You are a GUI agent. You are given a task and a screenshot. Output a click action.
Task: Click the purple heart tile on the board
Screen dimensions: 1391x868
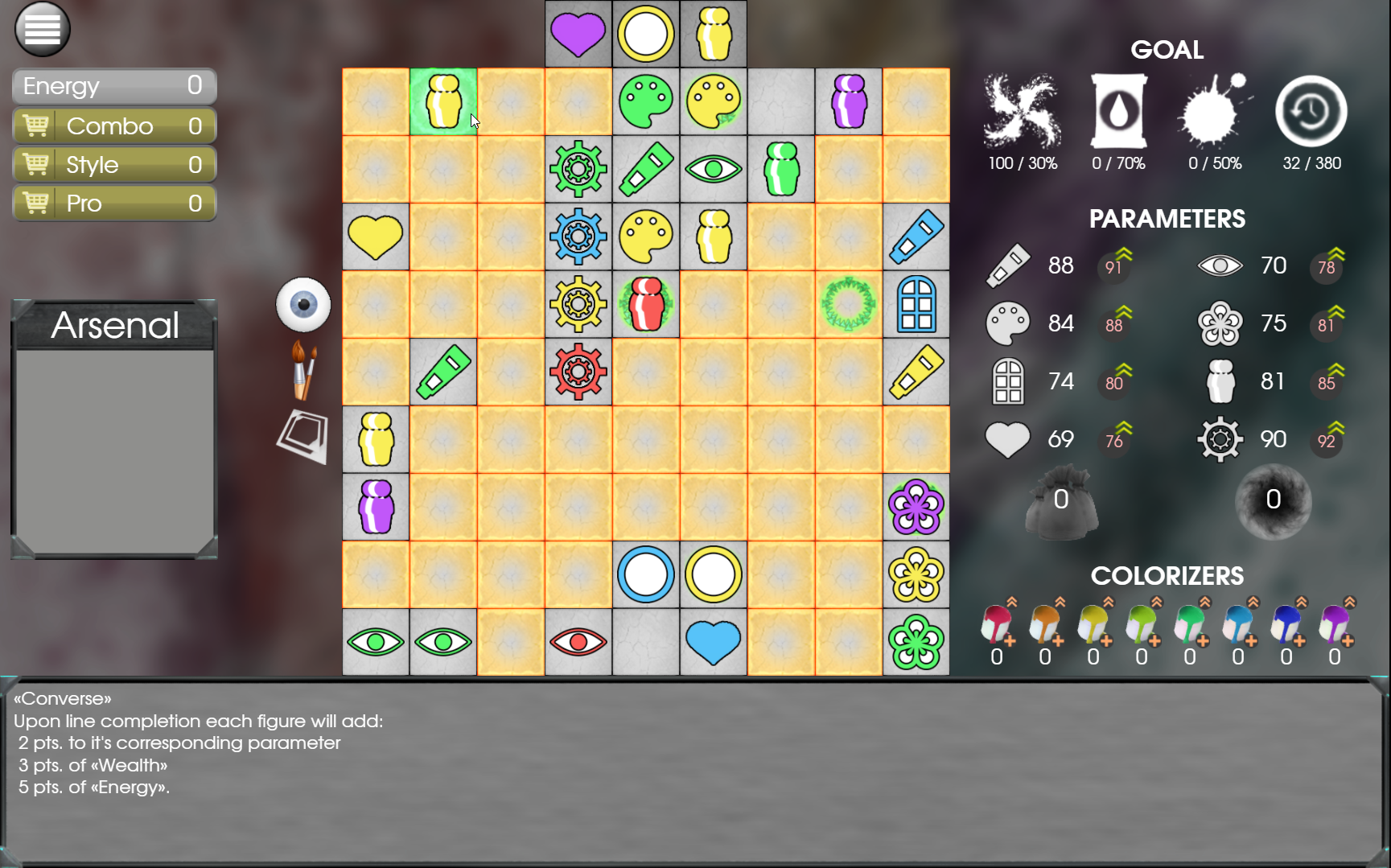pyautogui.click(x=578, y=33)
